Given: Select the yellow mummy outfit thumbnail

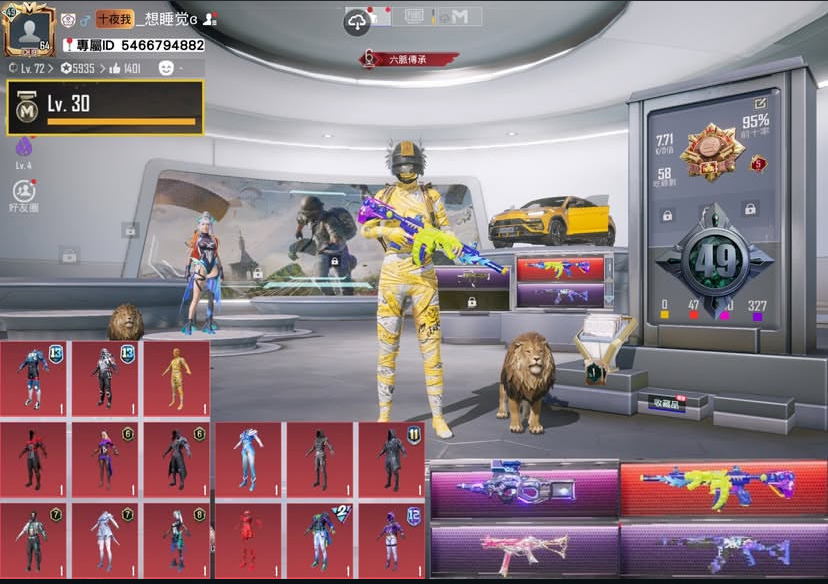Looking at the screenshot, I should 176,378.
